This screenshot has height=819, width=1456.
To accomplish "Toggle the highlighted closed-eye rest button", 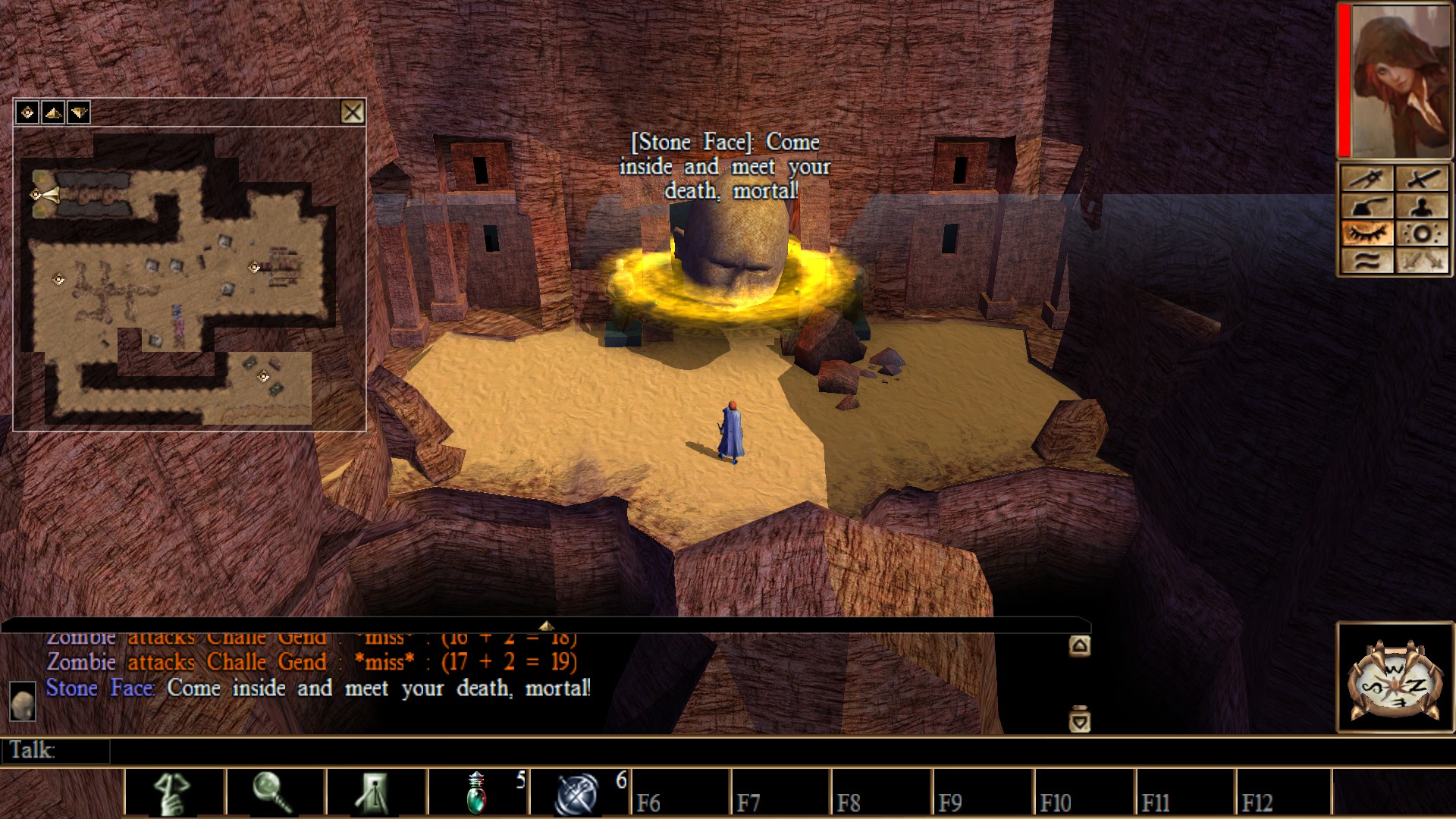I will pos(1367,234).
